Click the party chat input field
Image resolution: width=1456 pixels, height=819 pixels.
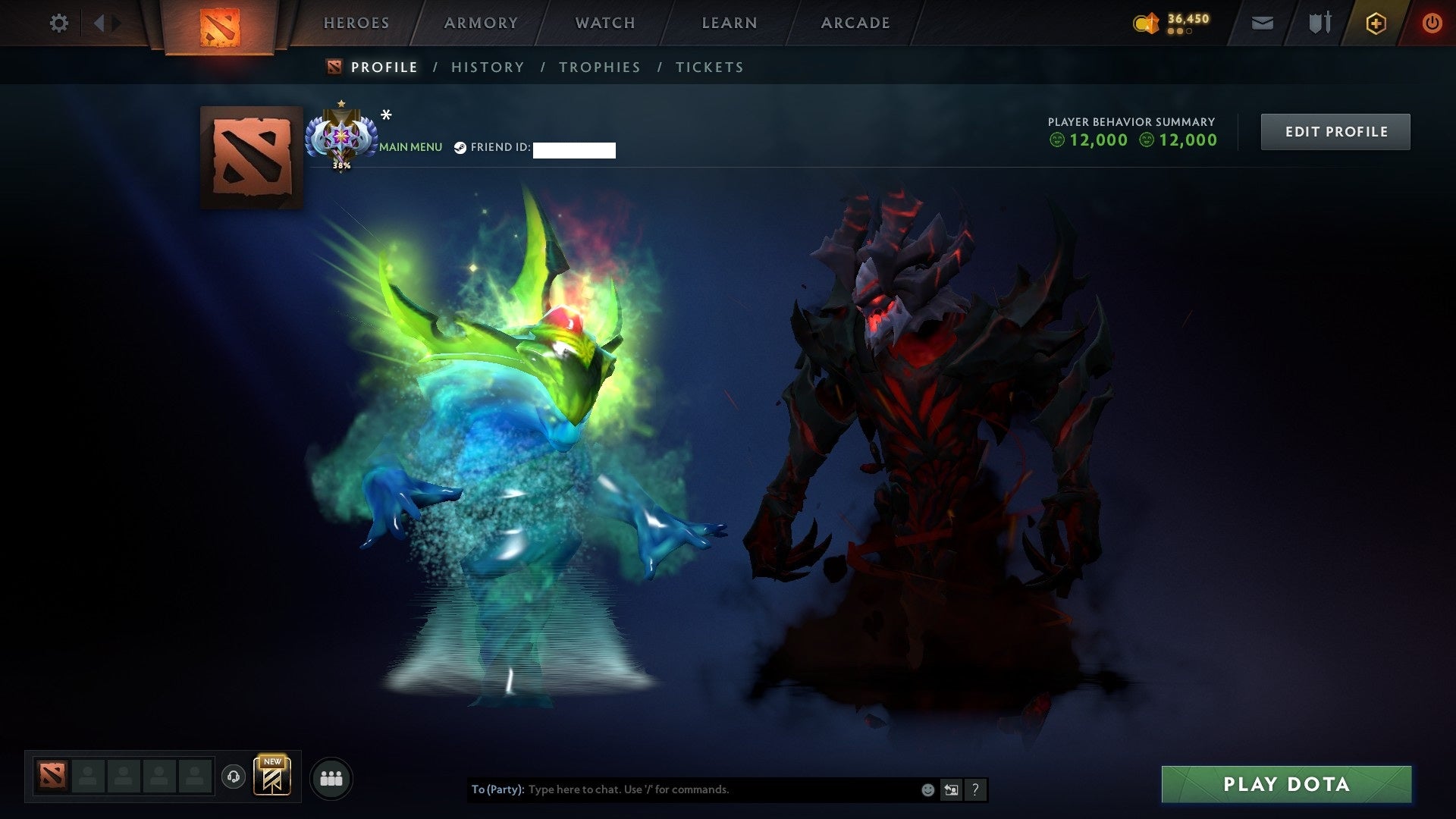[x=682, y=789]
